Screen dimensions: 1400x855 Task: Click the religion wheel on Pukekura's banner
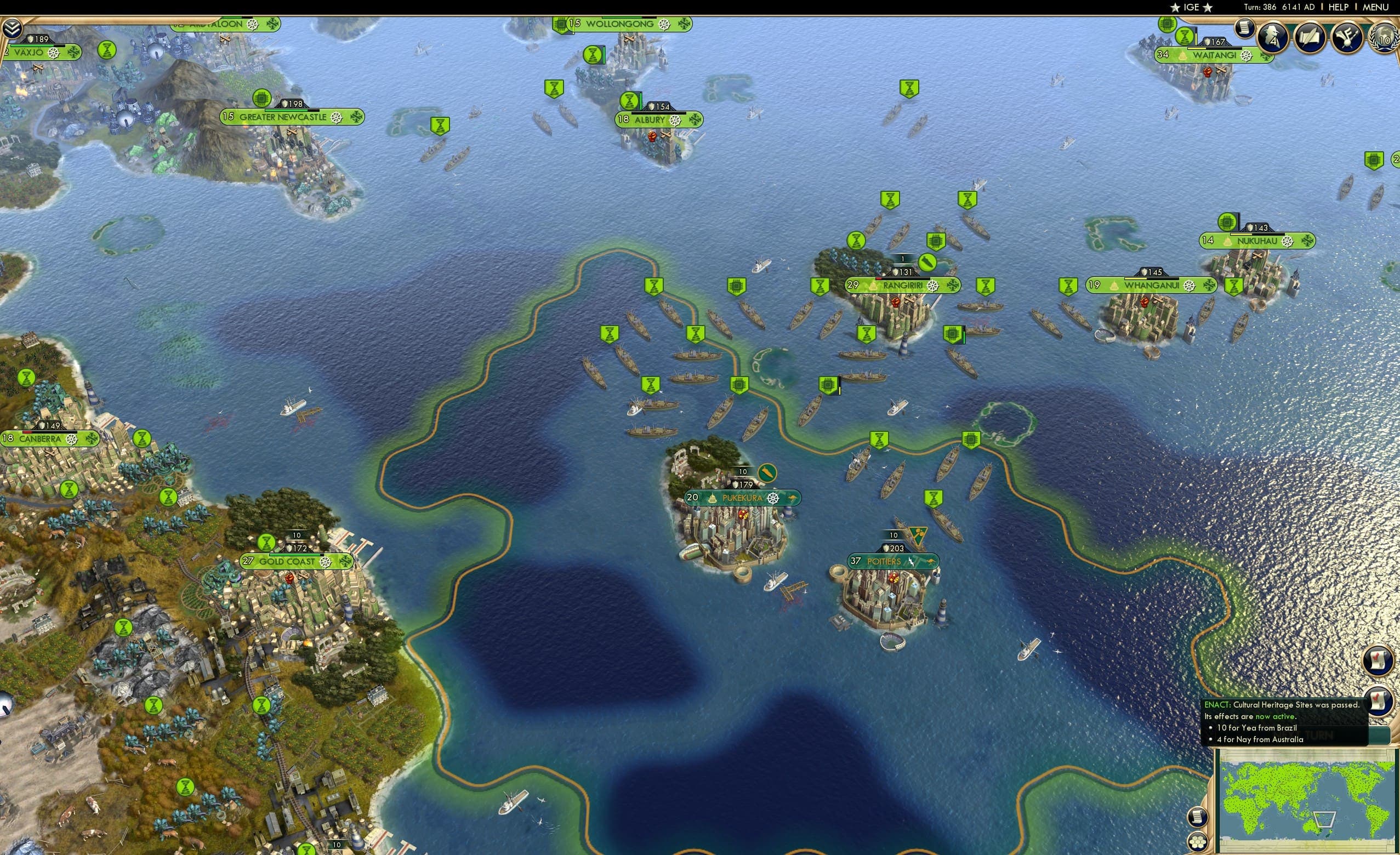(774, 500)
